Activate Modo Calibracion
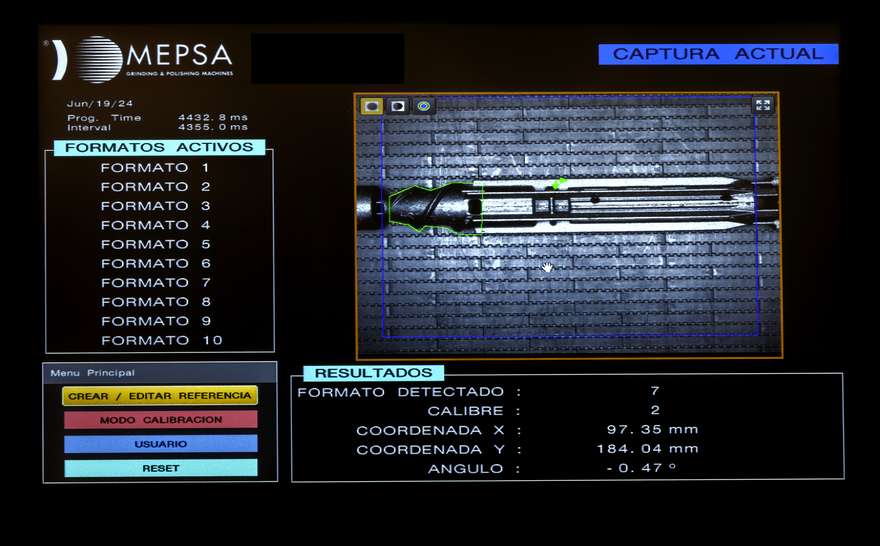Image resolution: width=880 pixels, height=546 pixels. pyautogui.click(x=160, y=420)
